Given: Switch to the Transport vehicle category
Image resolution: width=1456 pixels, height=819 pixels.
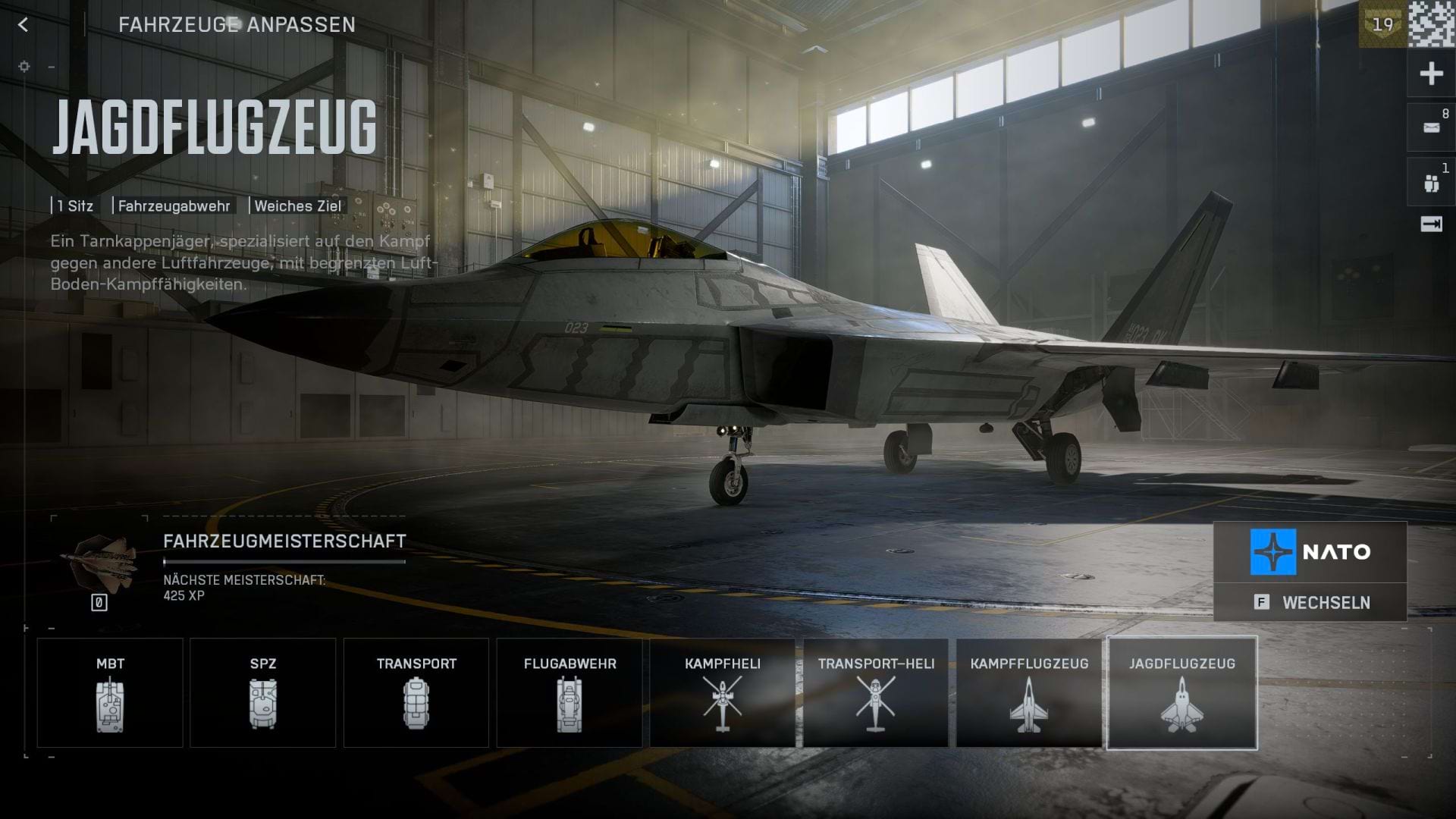Looking at the screenshot, I should click(416, 692).
